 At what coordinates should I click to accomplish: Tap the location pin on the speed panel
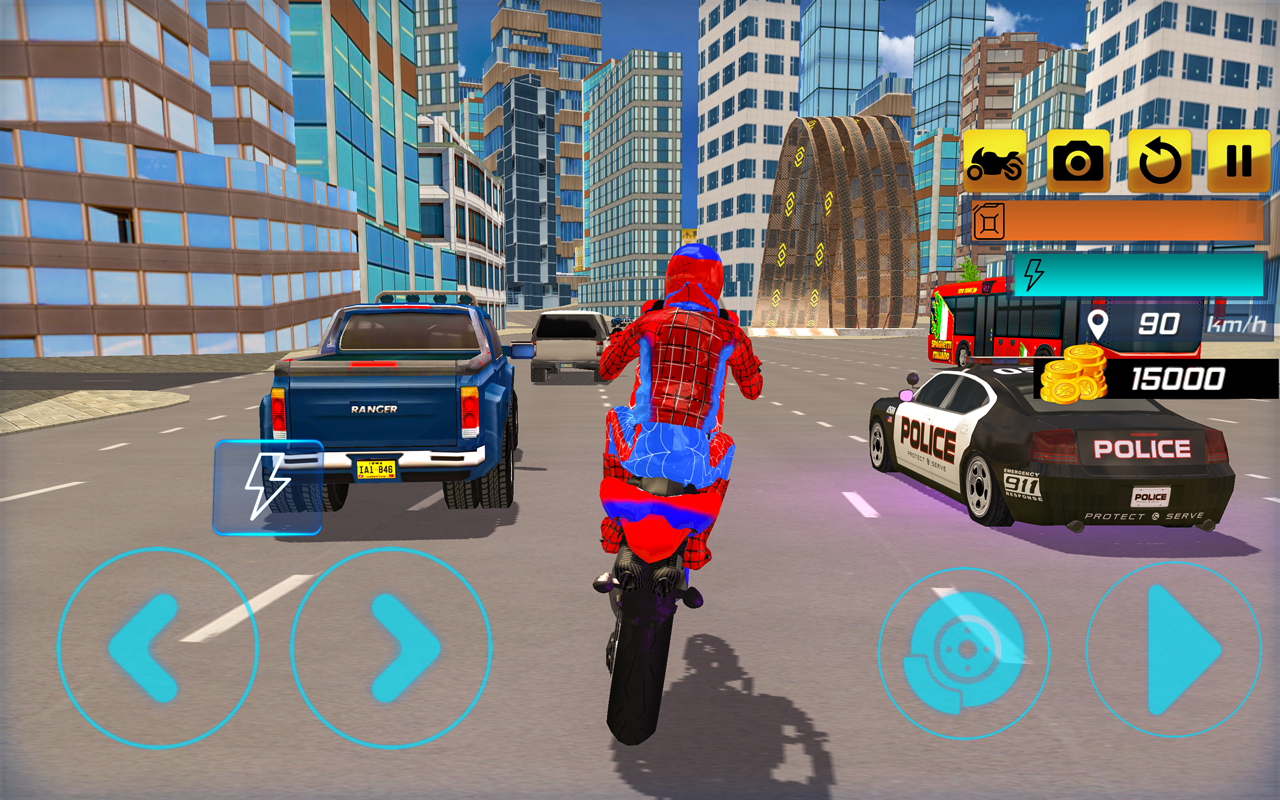point(1100,323)
